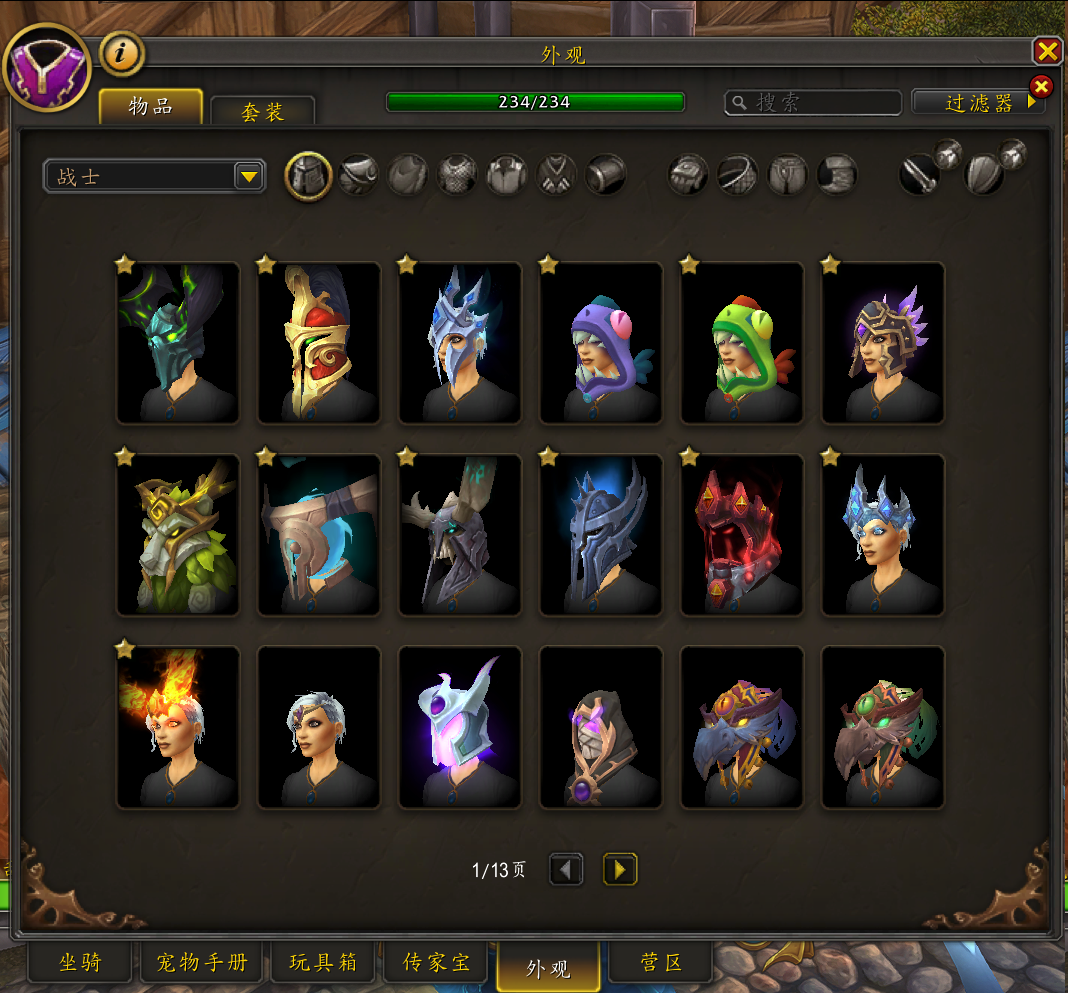Go to the previous appearance page

[566, 870]
